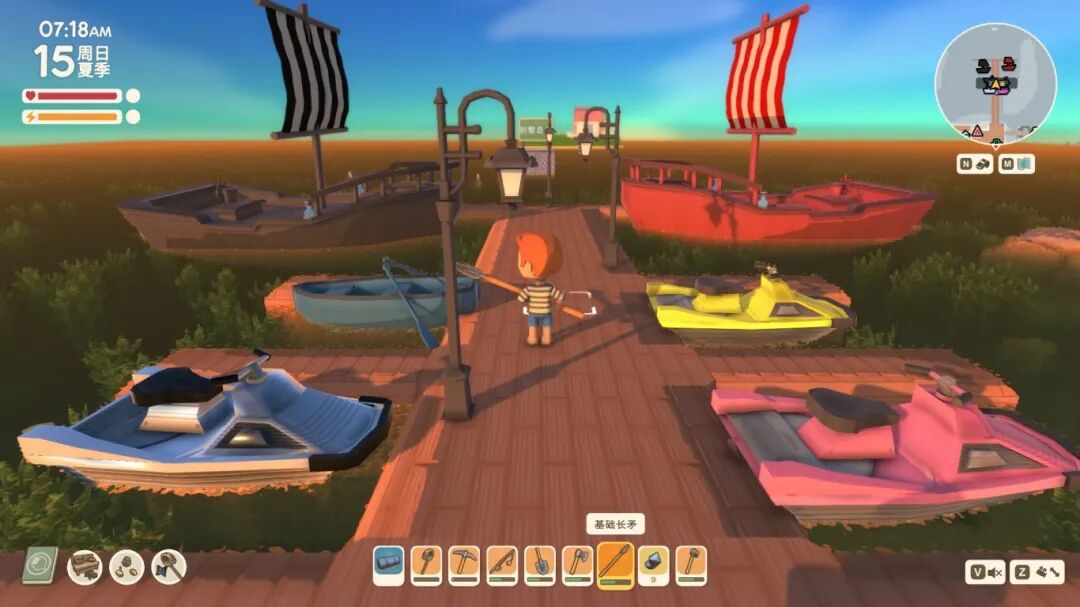Viewport: 1080px width, 607px height.
Task: Select the pickaxe in the hotbar
Action: pos(464,564)
